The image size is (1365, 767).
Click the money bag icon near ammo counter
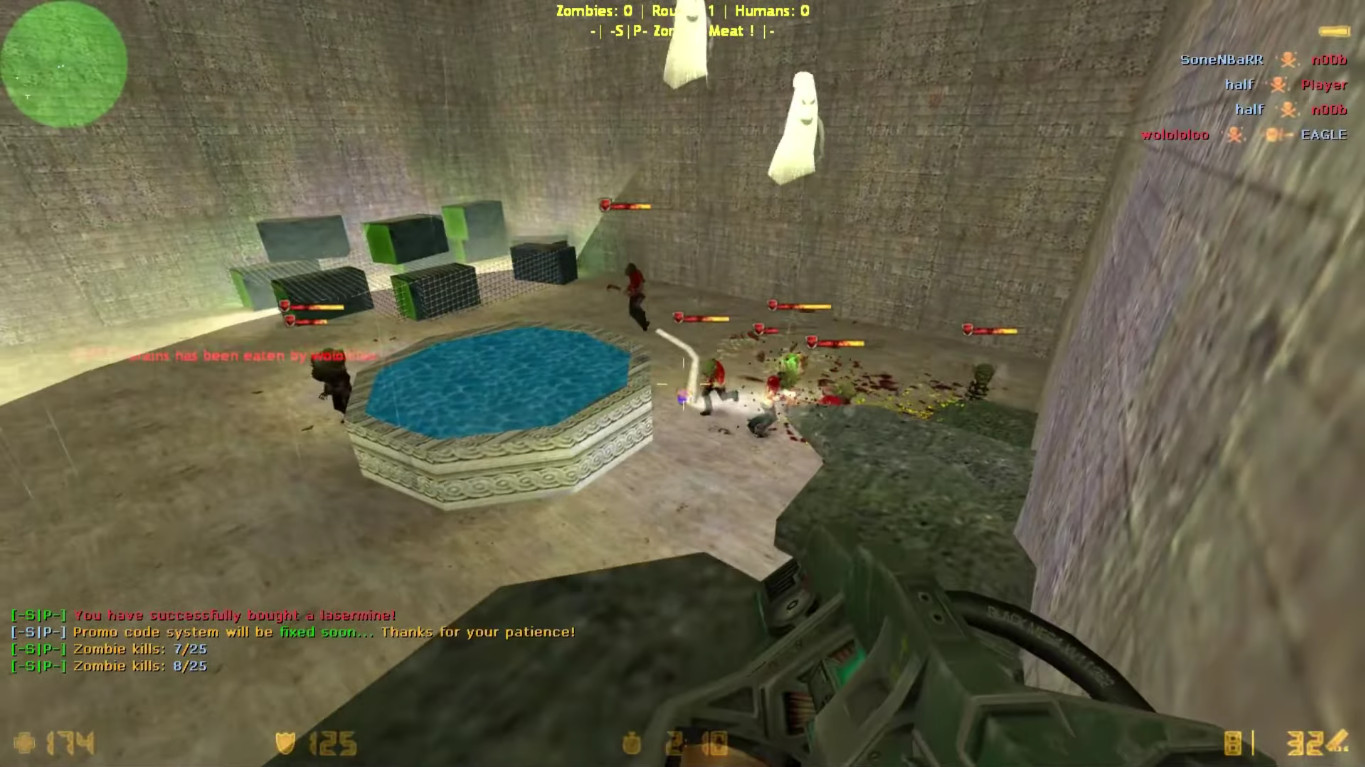point(632,743)
